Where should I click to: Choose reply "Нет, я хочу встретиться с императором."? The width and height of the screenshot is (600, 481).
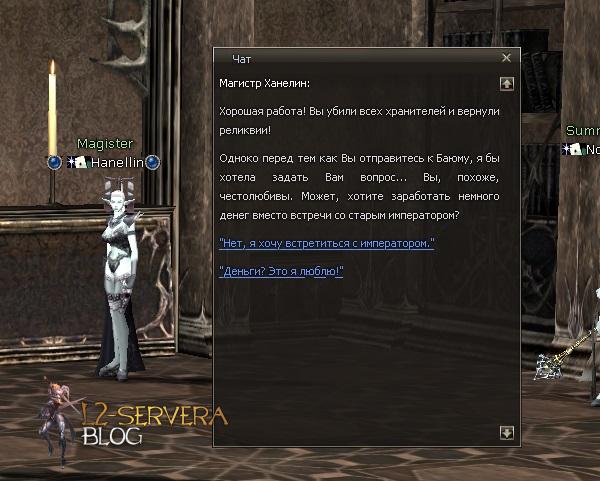point(326,243)
